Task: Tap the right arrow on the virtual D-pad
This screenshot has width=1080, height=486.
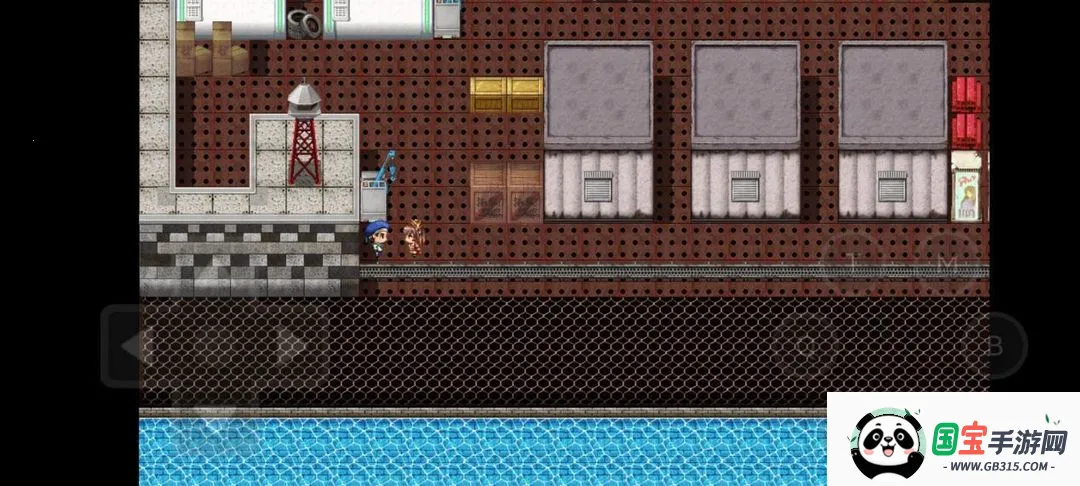Action: pyautogui.click(x=291, y=346)
